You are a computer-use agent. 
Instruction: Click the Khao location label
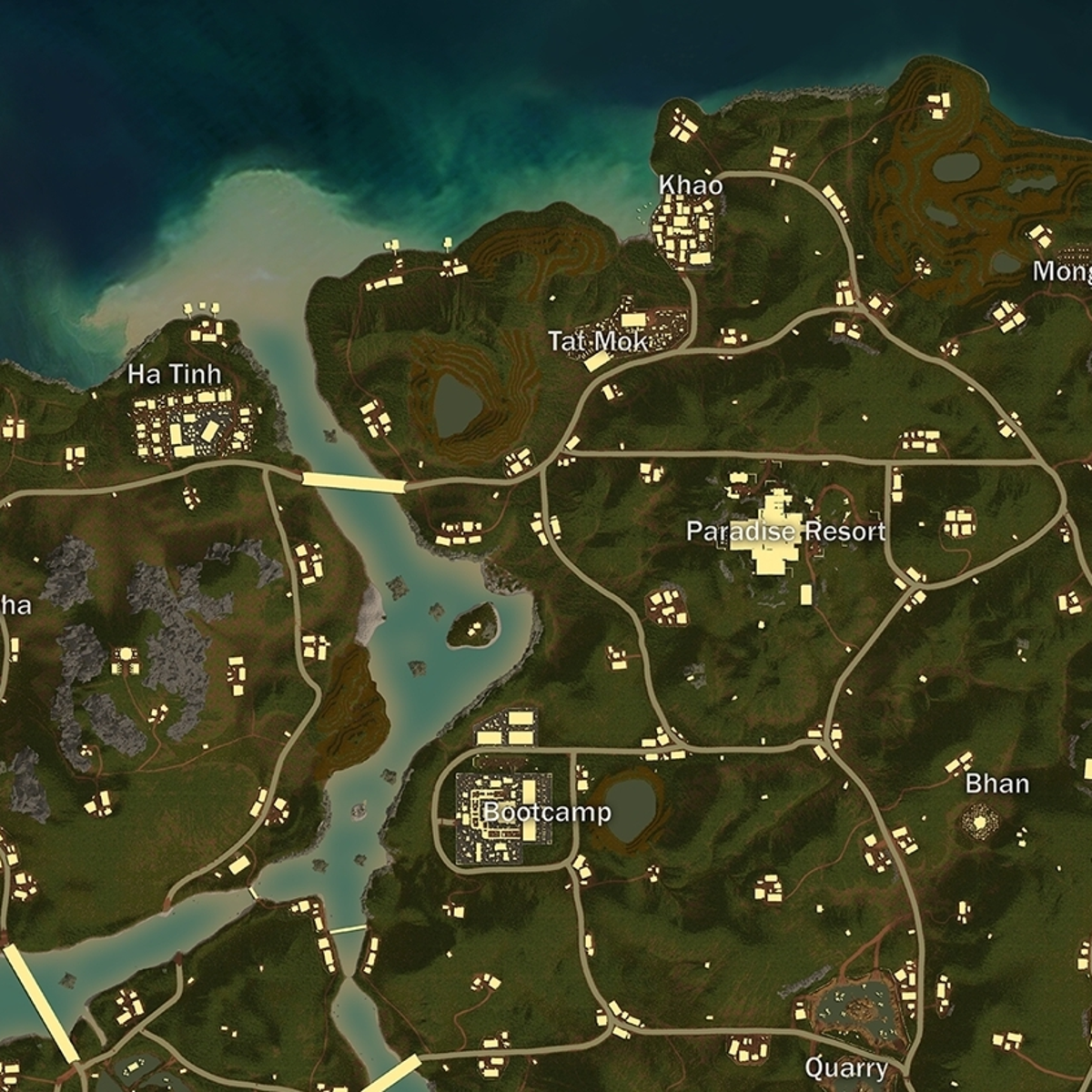click(x=691, y=186)
